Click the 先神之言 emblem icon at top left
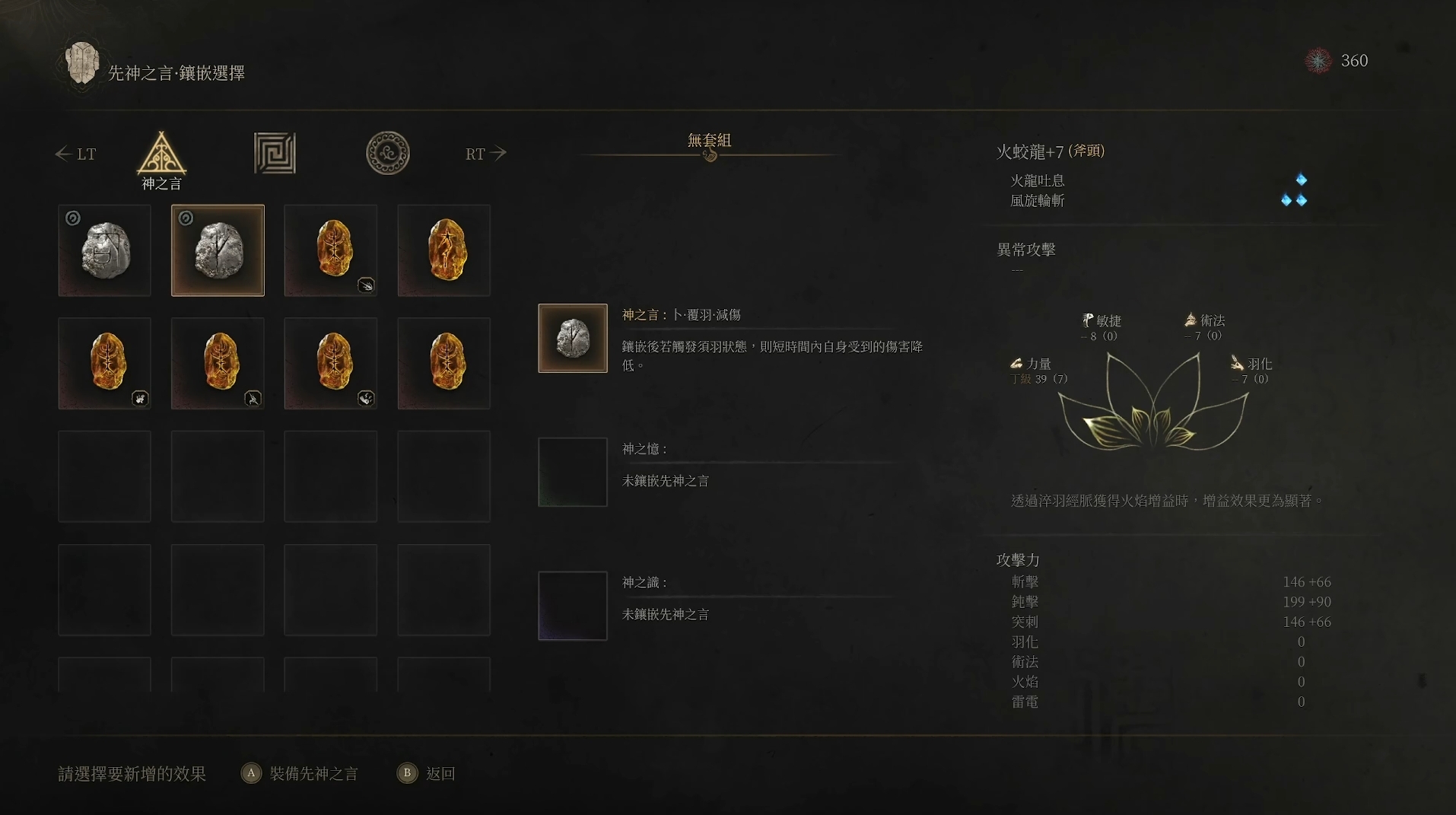This screenshot has width=1456, height=815. click(x=82, y=64)
